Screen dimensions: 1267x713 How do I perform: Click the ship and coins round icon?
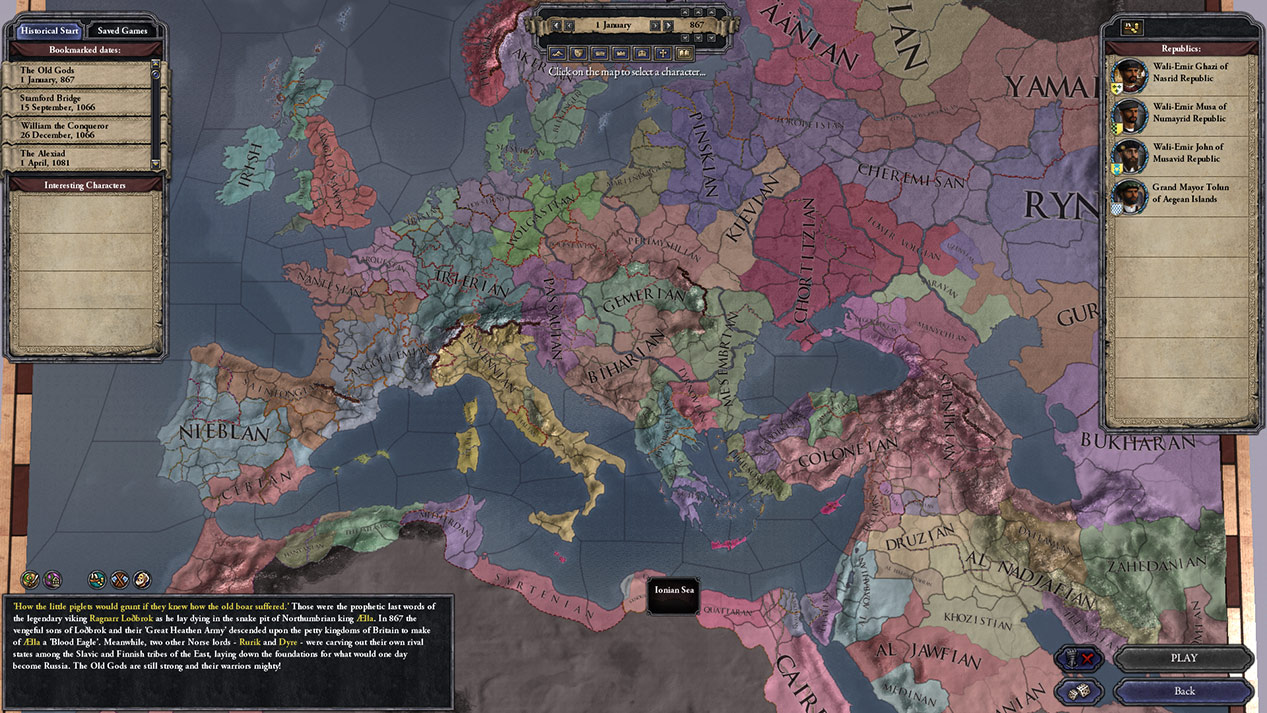[x=97, y=579]
